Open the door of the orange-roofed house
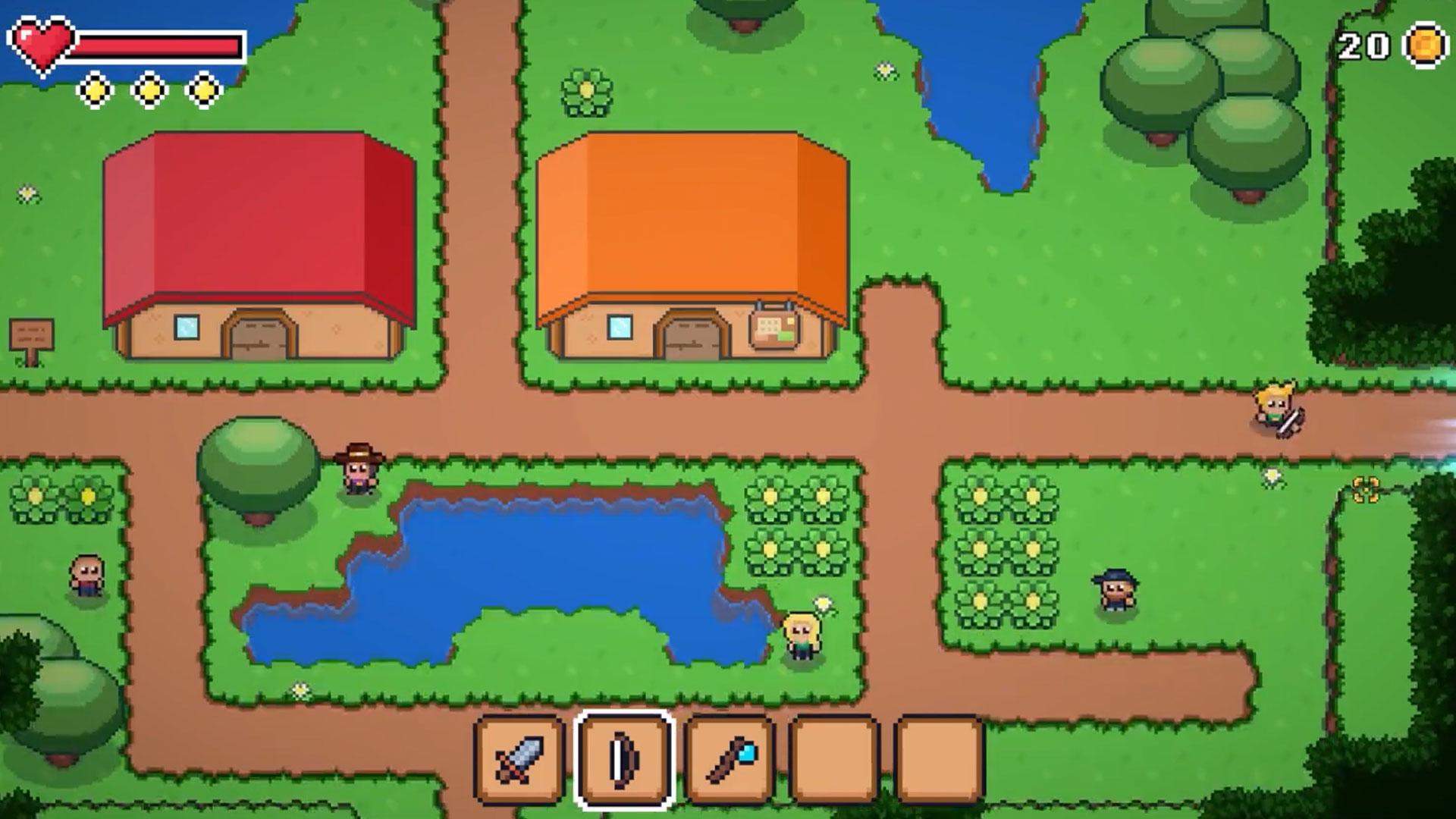Image resolution: width=1456 pixels, height=819 pixels. click(x=692, y=337)
